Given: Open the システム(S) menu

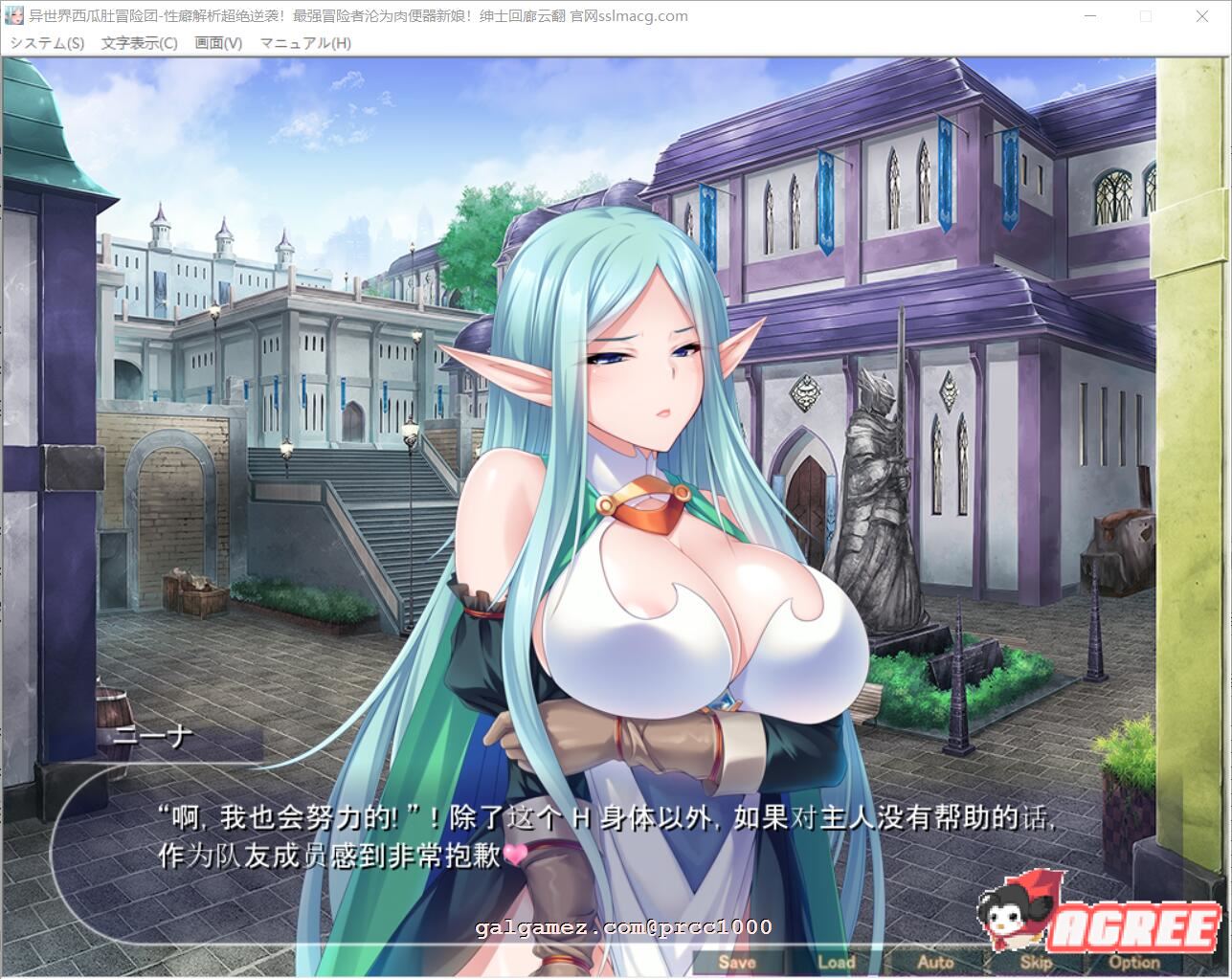Looking at the screenshot, I should pos(46,43).
